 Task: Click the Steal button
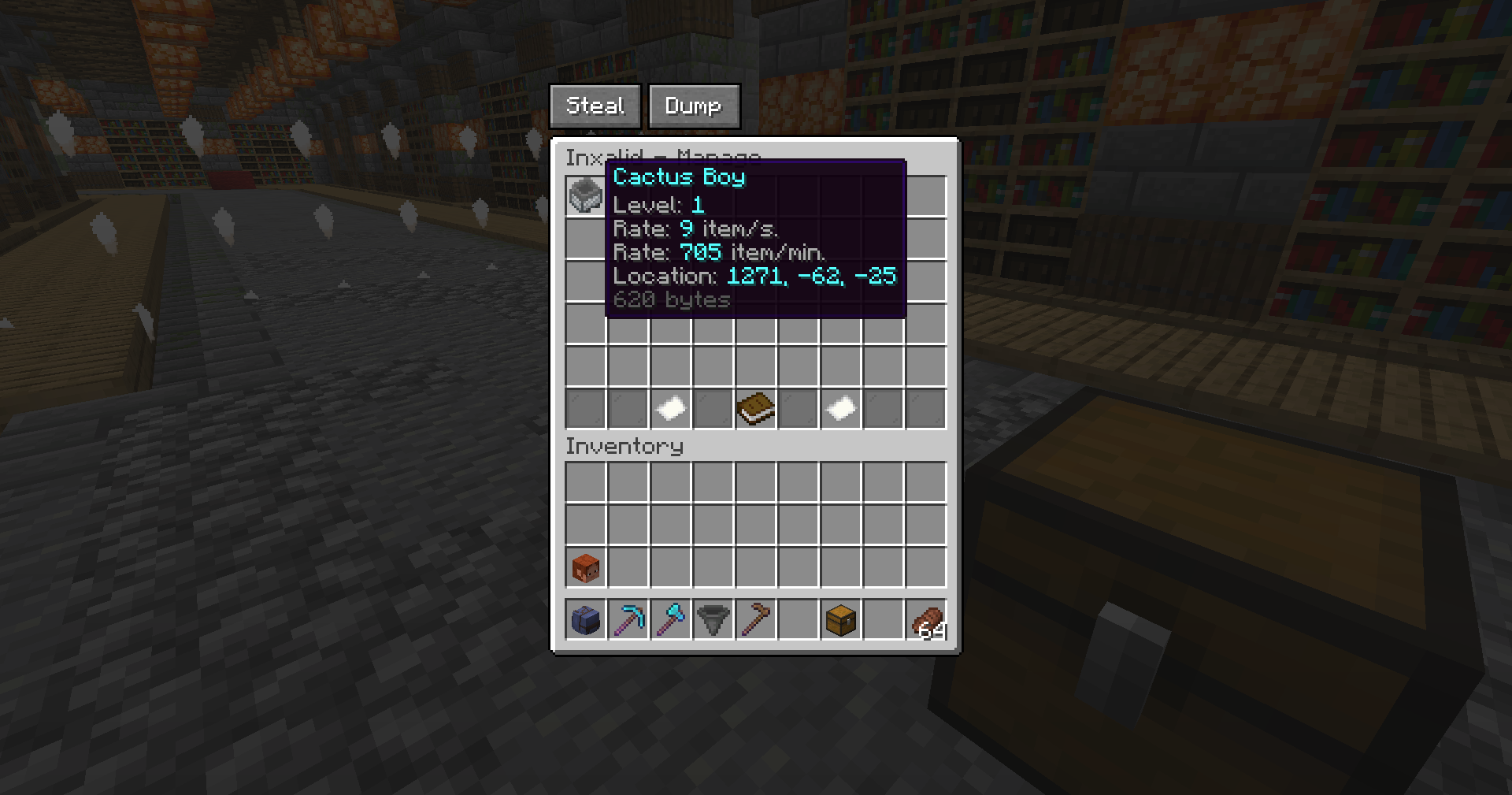pyautogui.click(x=595, y=106)
